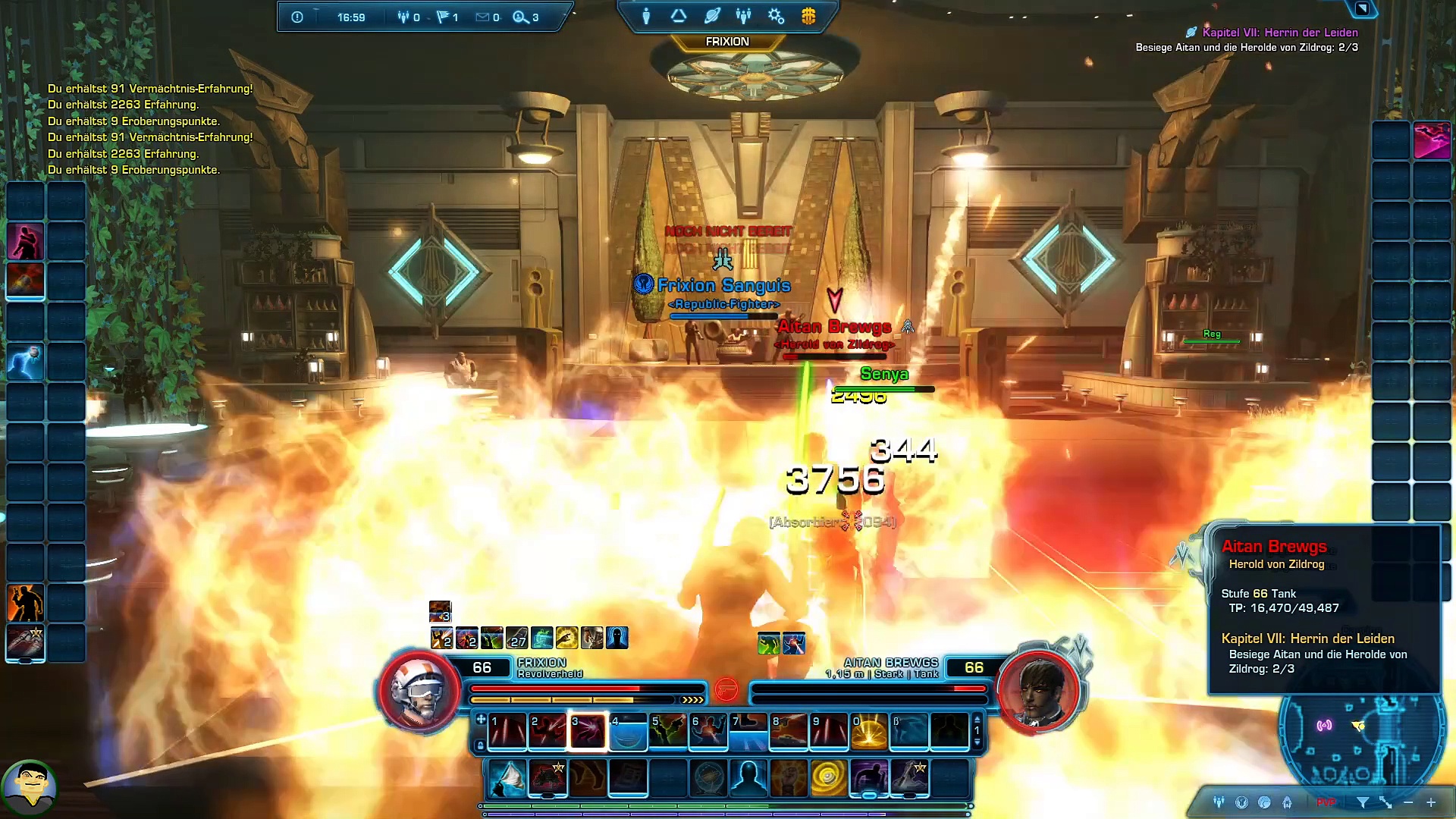Toggle the quickbar lock padlock

coord(480,746)
